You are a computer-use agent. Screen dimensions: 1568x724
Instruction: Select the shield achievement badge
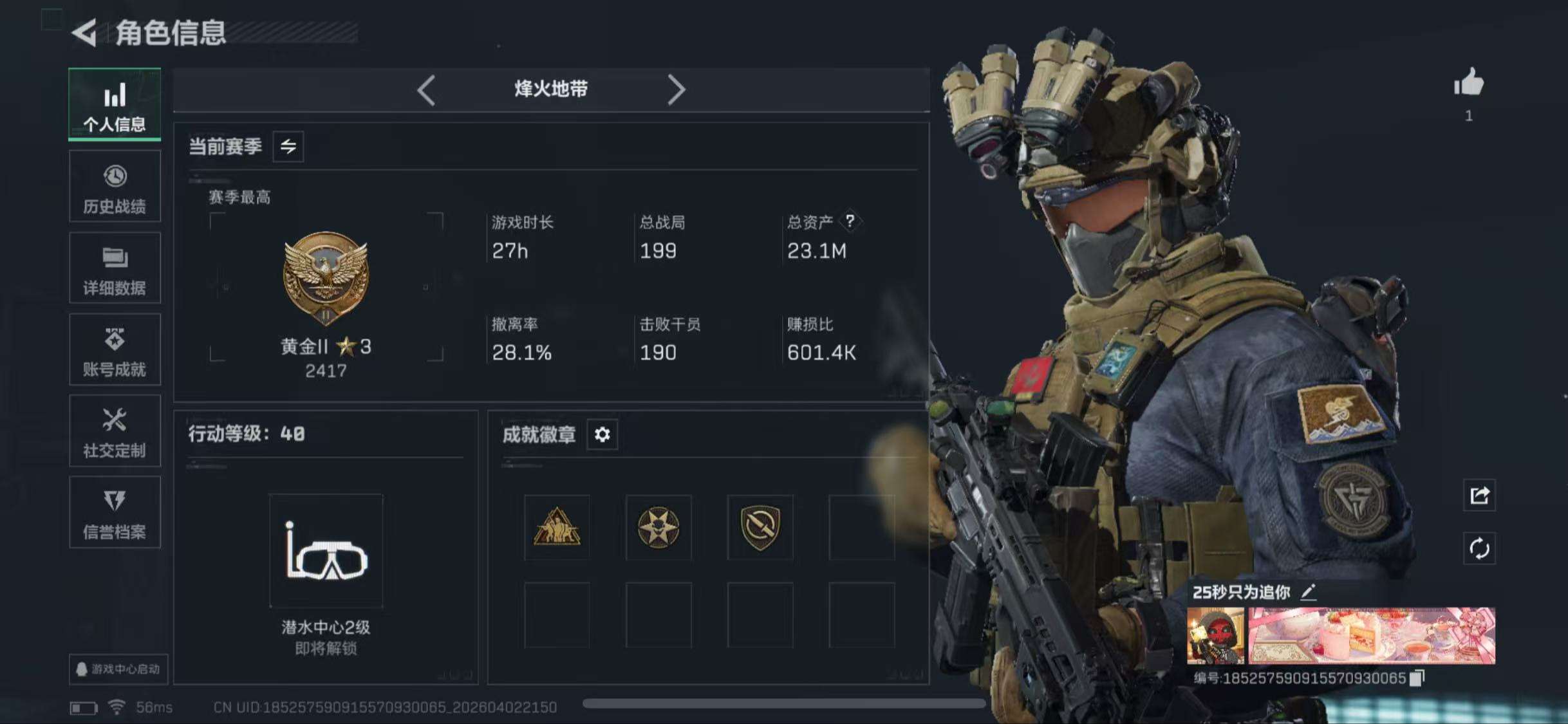[x=760, y=527]
